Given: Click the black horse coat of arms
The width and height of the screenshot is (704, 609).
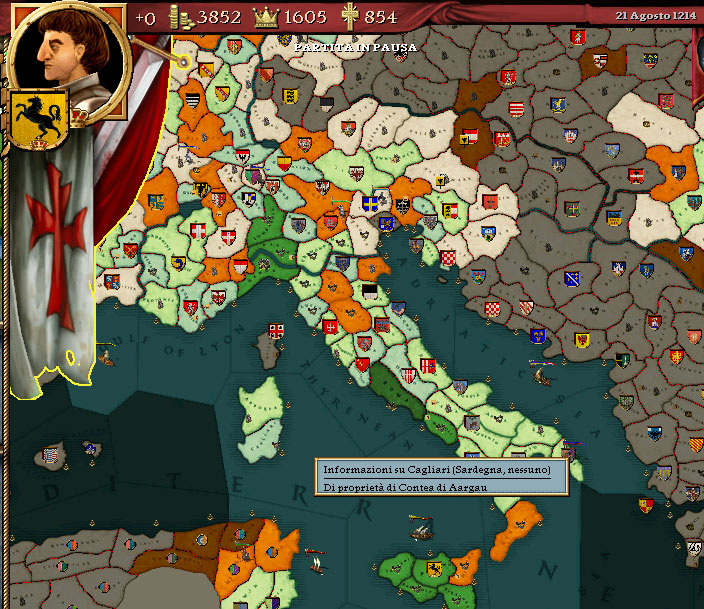Looking at the screenshot, I should point(38,119).
